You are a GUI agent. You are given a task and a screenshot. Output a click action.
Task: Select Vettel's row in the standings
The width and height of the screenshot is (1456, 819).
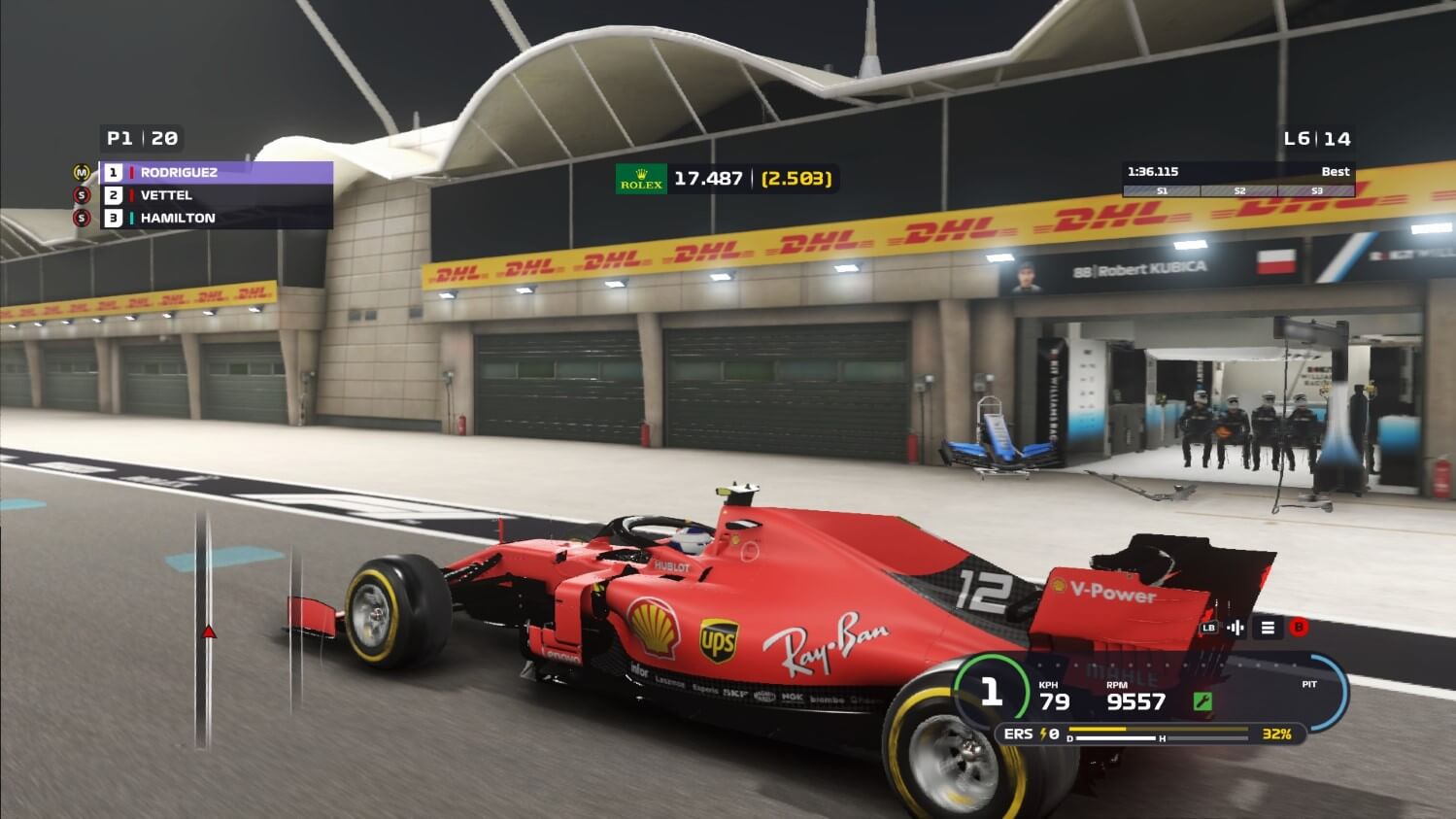tap(216, 195)
